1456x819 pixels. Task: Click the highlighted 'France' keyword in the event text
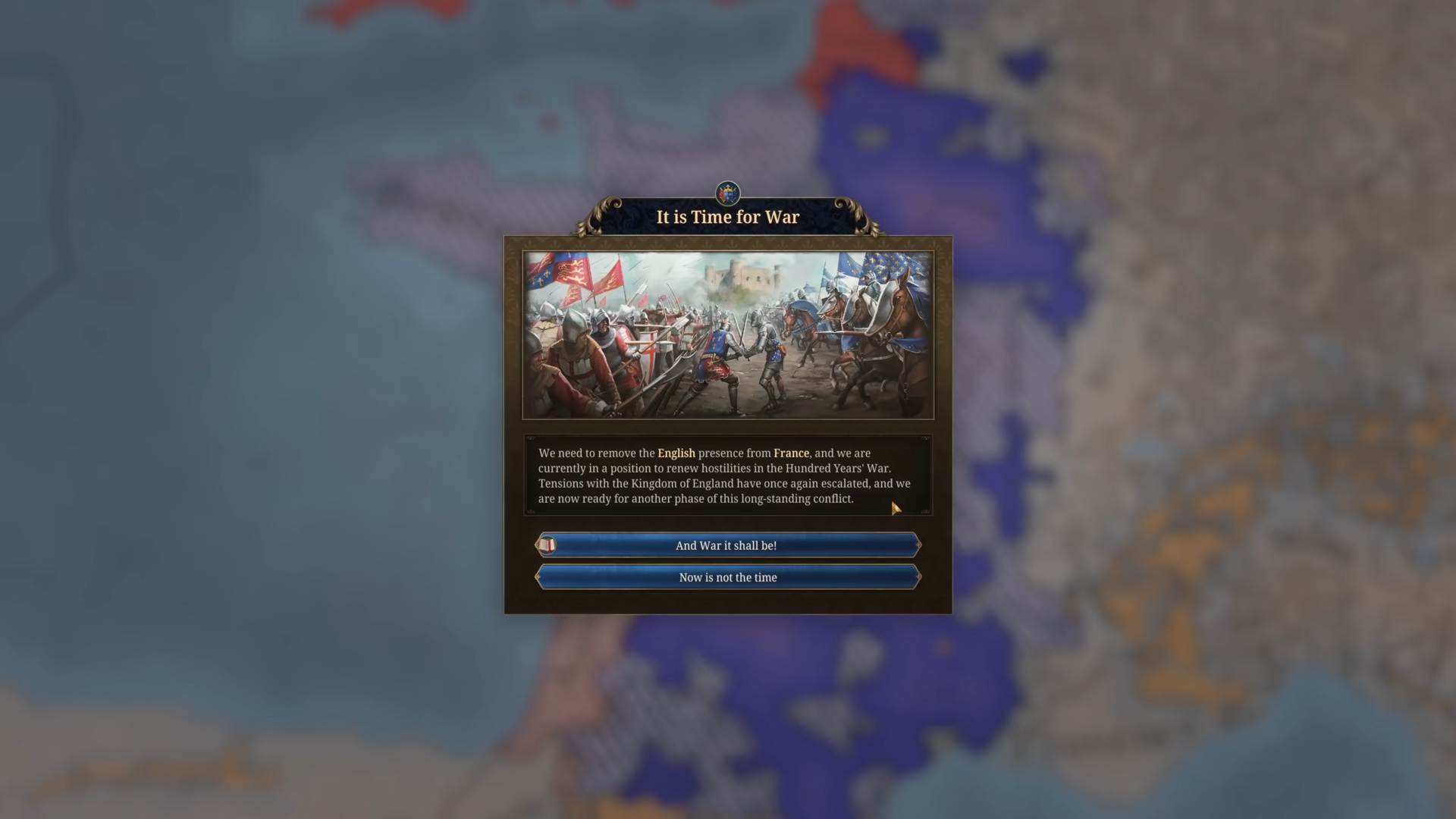[792, 453]
